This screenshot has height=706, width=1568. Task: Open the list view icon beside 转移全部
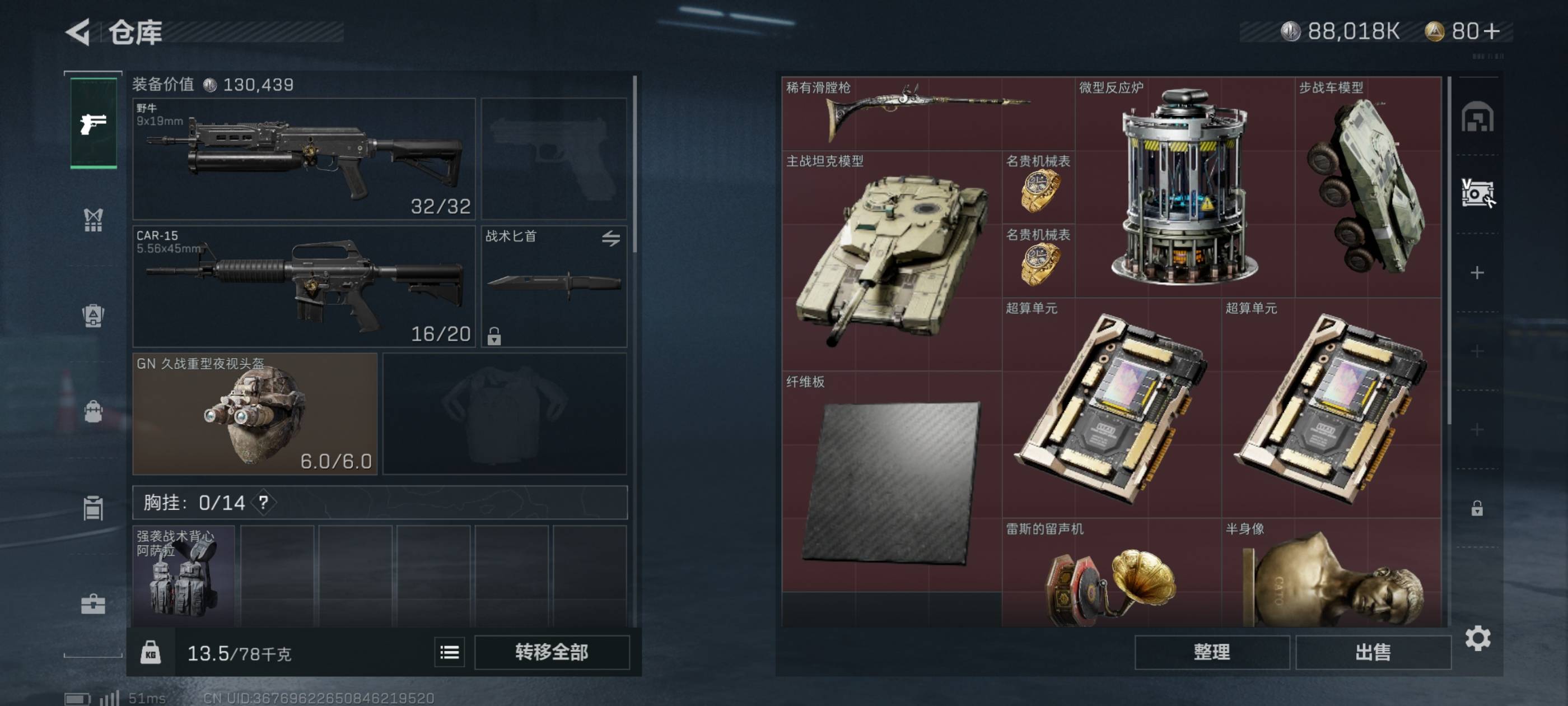point(449,652)
